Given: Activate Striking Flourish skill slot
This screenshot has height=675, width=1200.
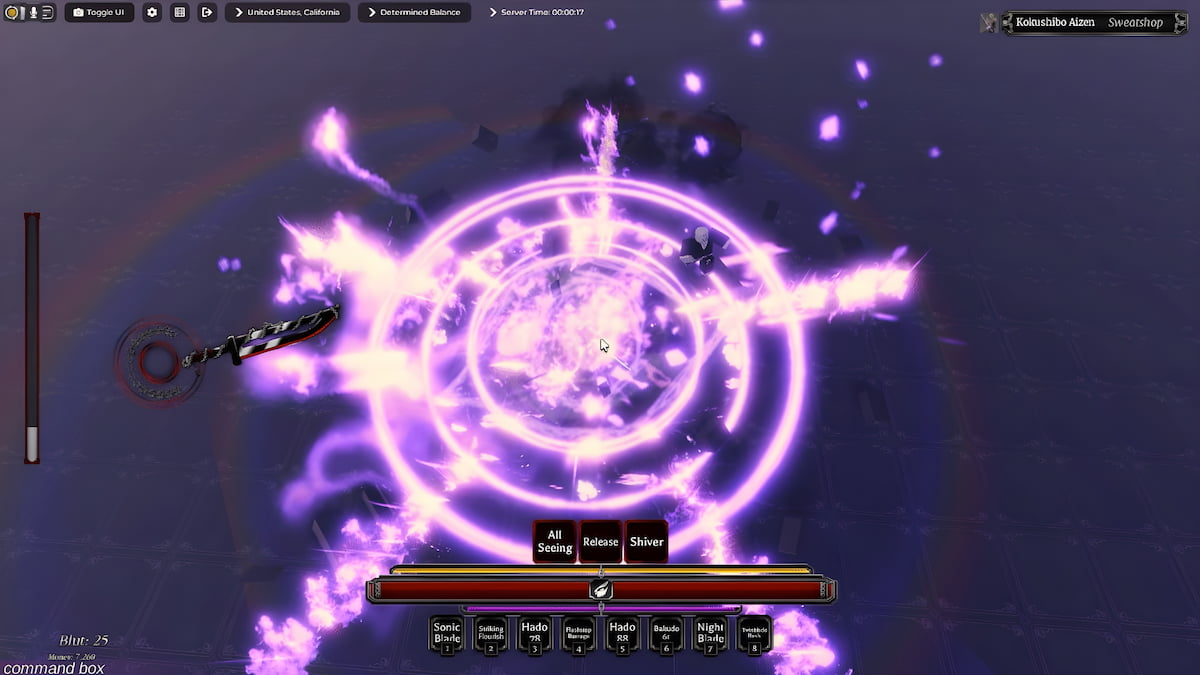Looking at the screenshot, I should coord(491,634).
